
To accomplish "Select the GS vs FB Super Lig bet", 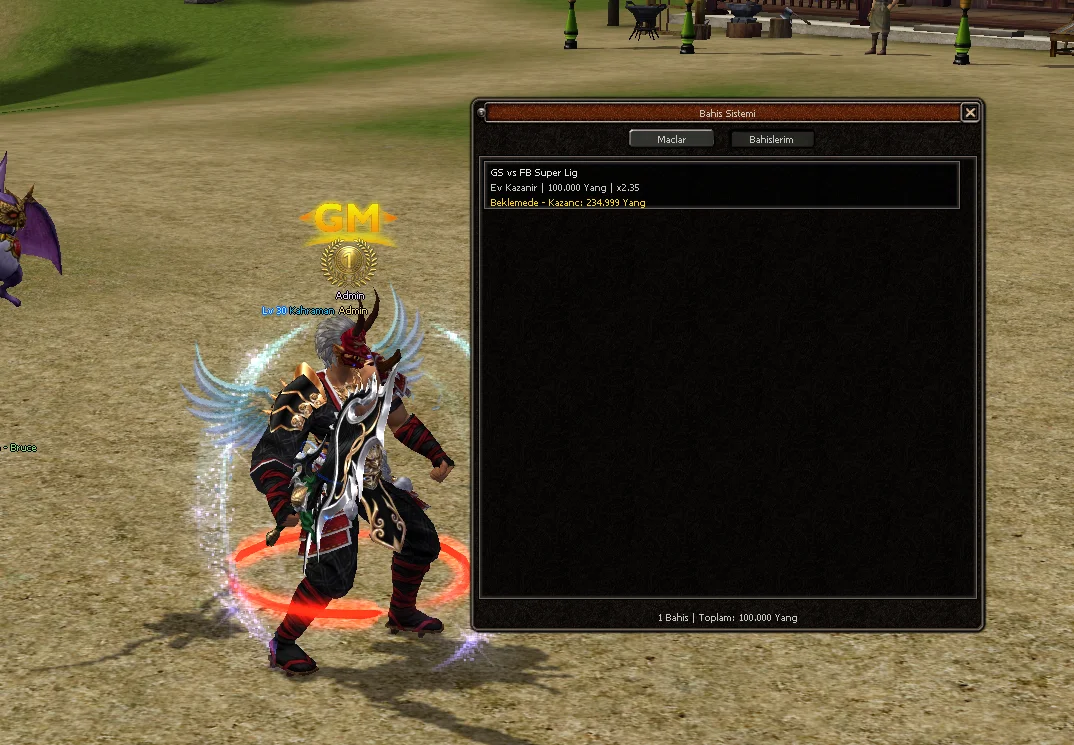I will (x=720, y=186).
